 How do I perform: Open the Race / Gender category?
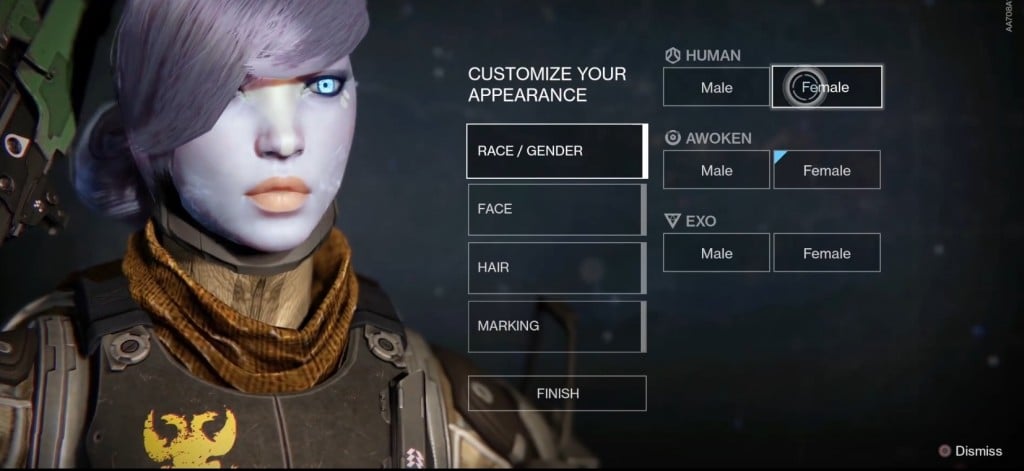[x=556, y=151]
